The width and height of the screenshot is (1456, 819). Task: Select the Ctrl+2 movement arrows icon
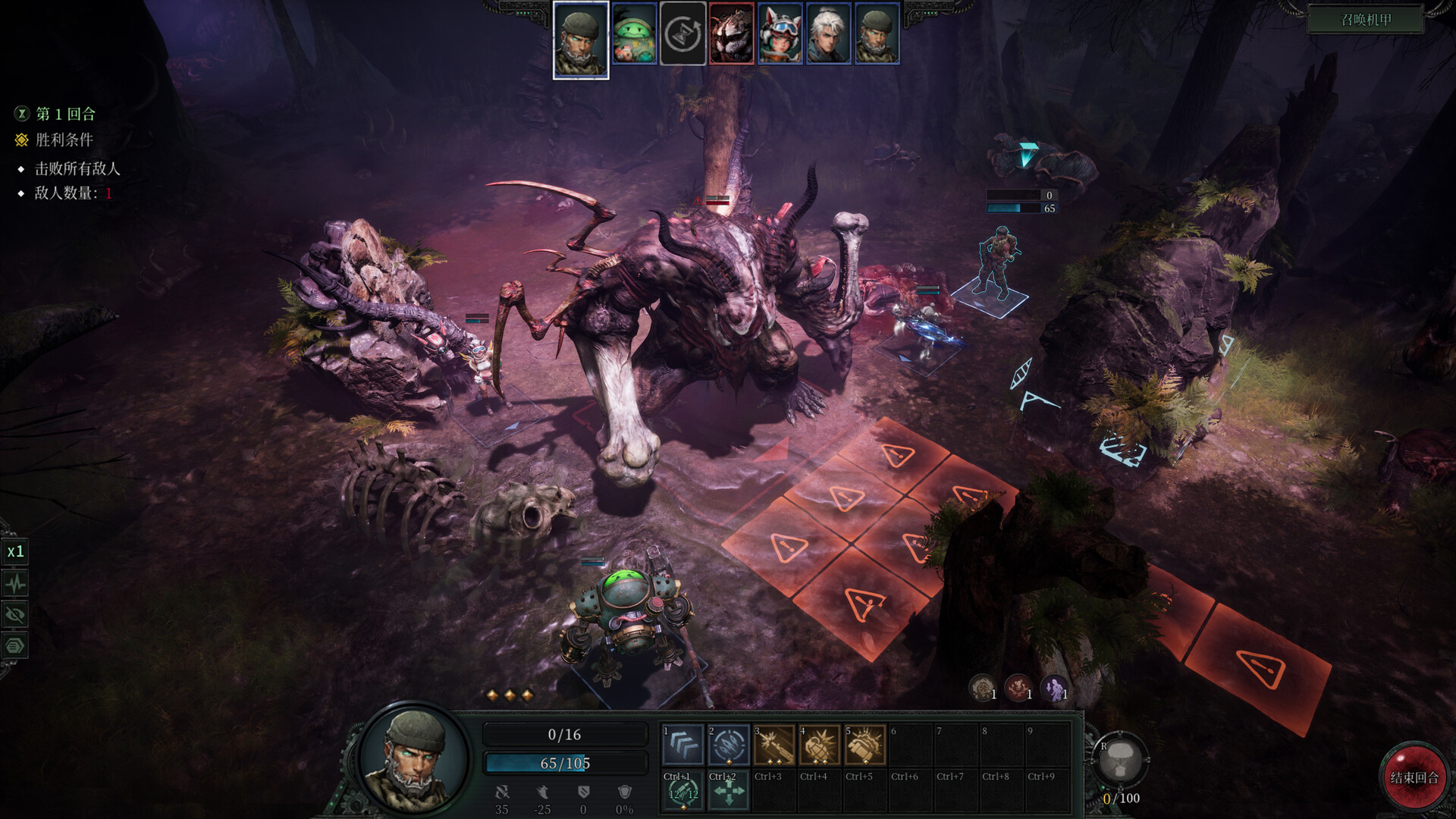(727, 793)
